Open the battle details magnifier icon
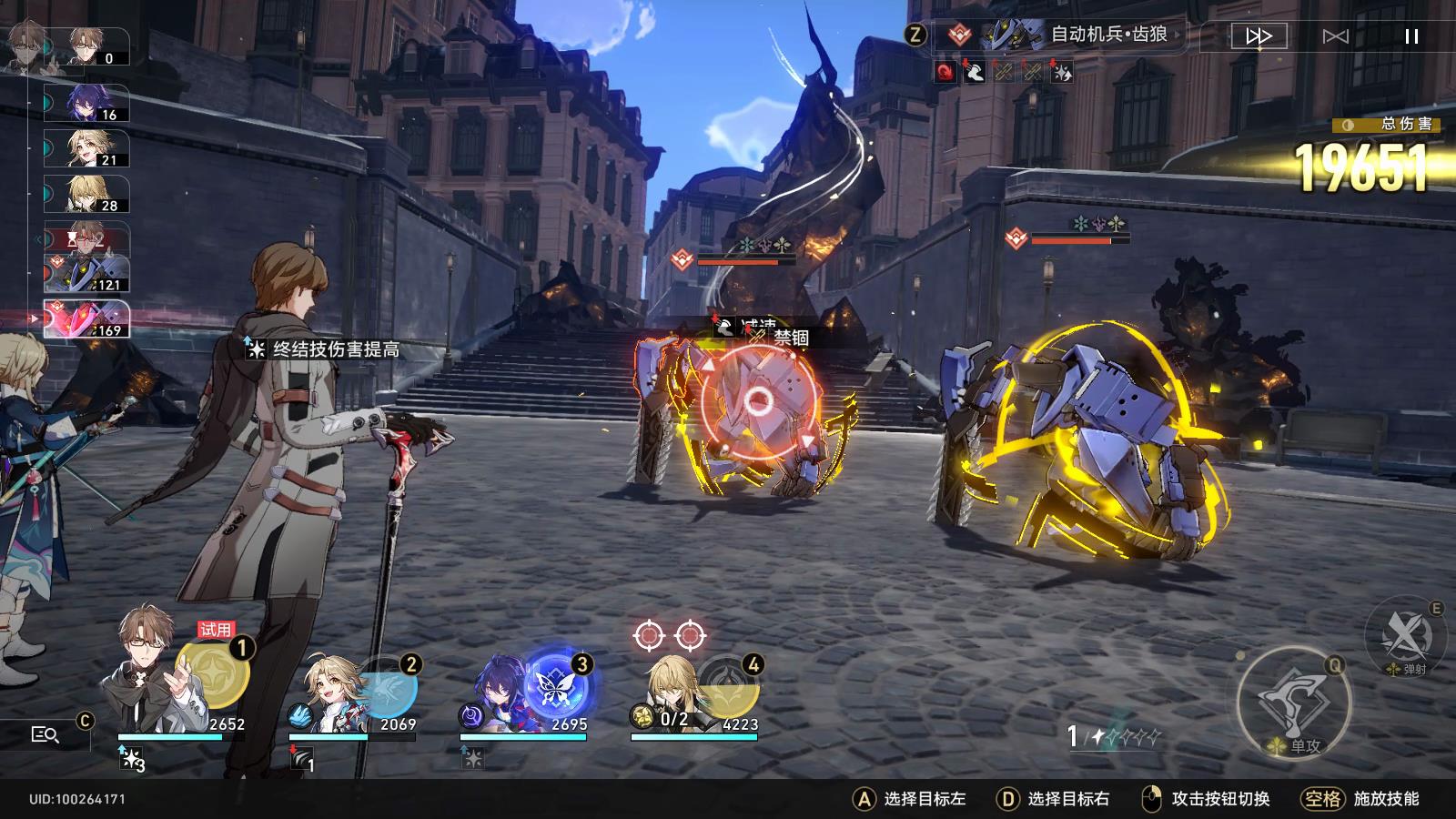 (43, 733)
